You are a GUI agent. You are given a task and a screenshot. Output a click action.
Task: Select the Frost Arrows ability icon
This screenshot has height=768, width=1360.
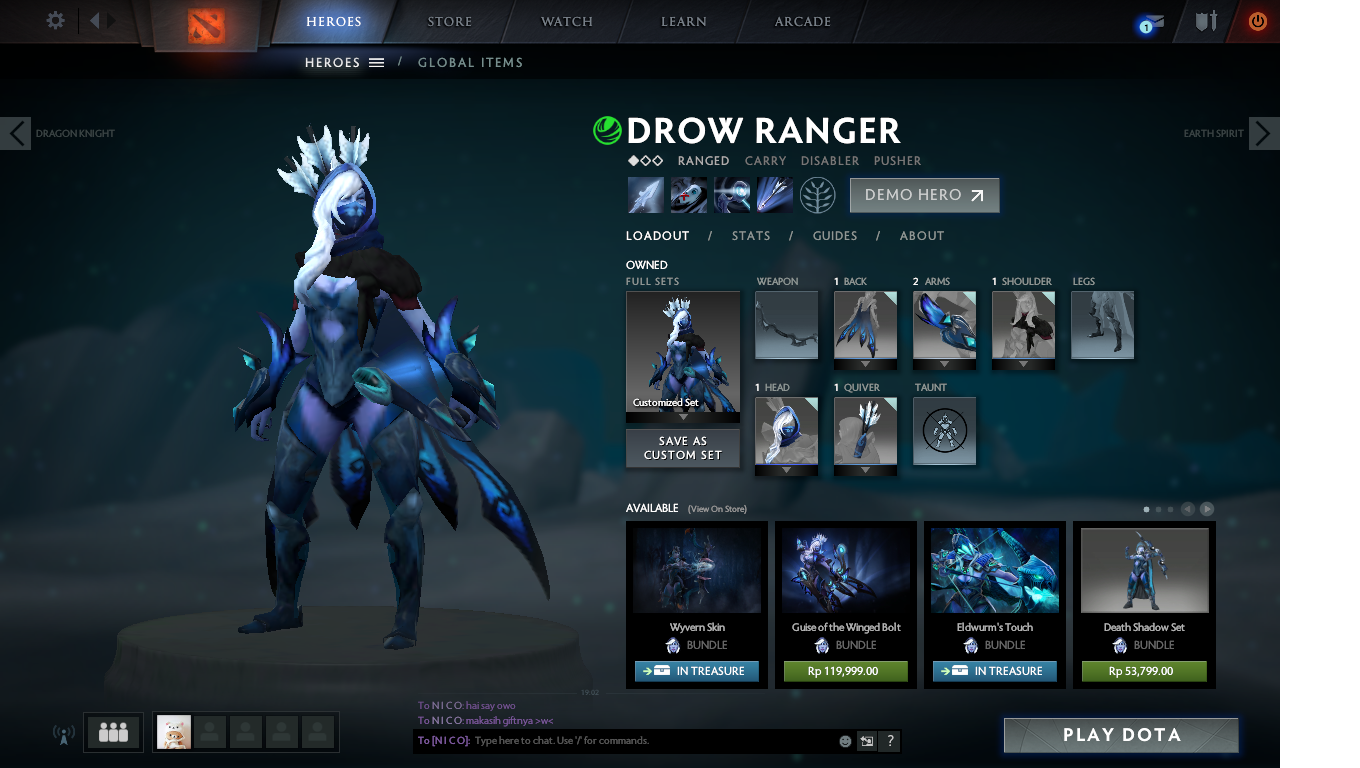(645, 194)
